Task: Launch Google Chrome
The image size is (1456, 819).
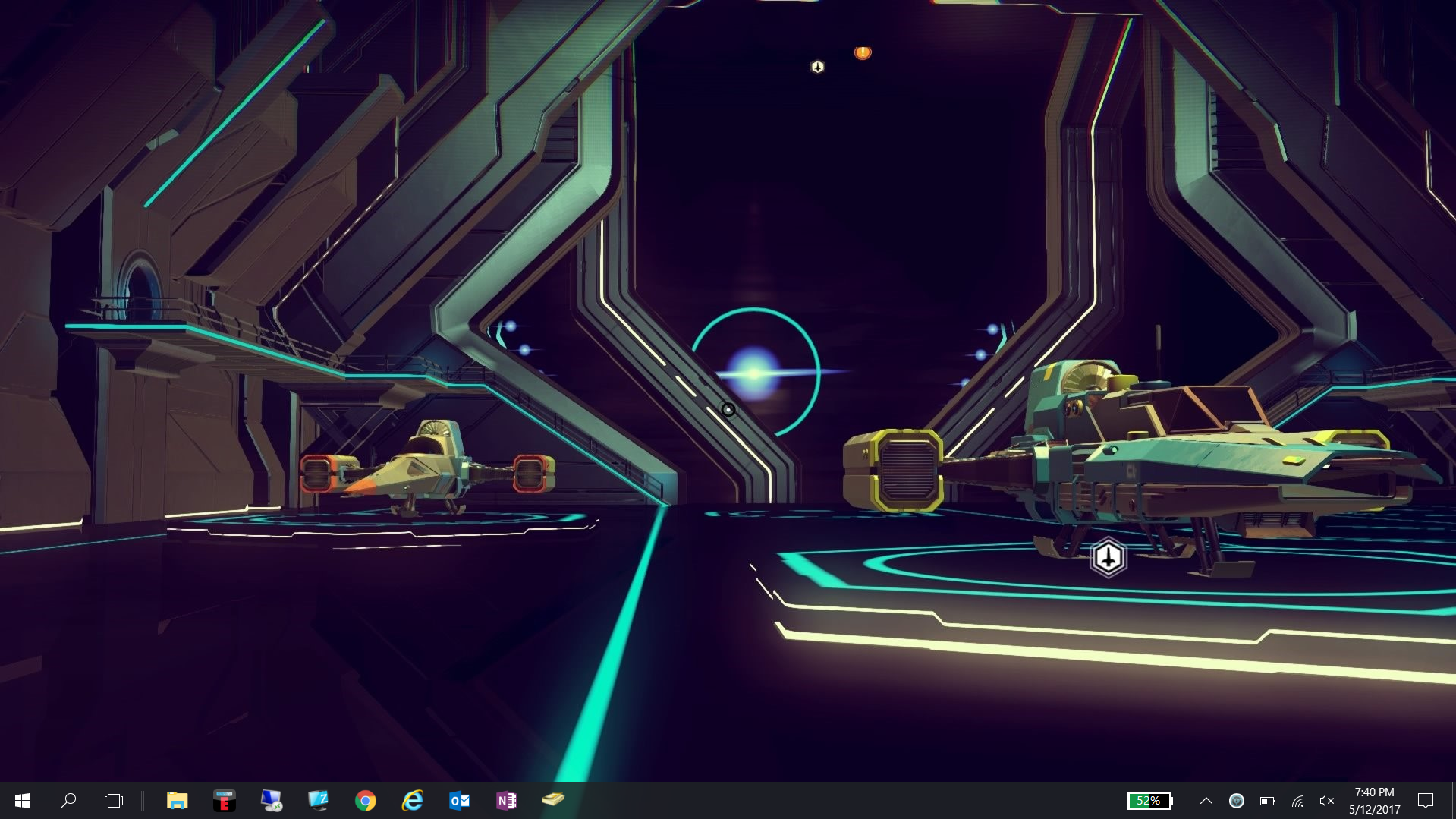Action: (x=365, y=800)
